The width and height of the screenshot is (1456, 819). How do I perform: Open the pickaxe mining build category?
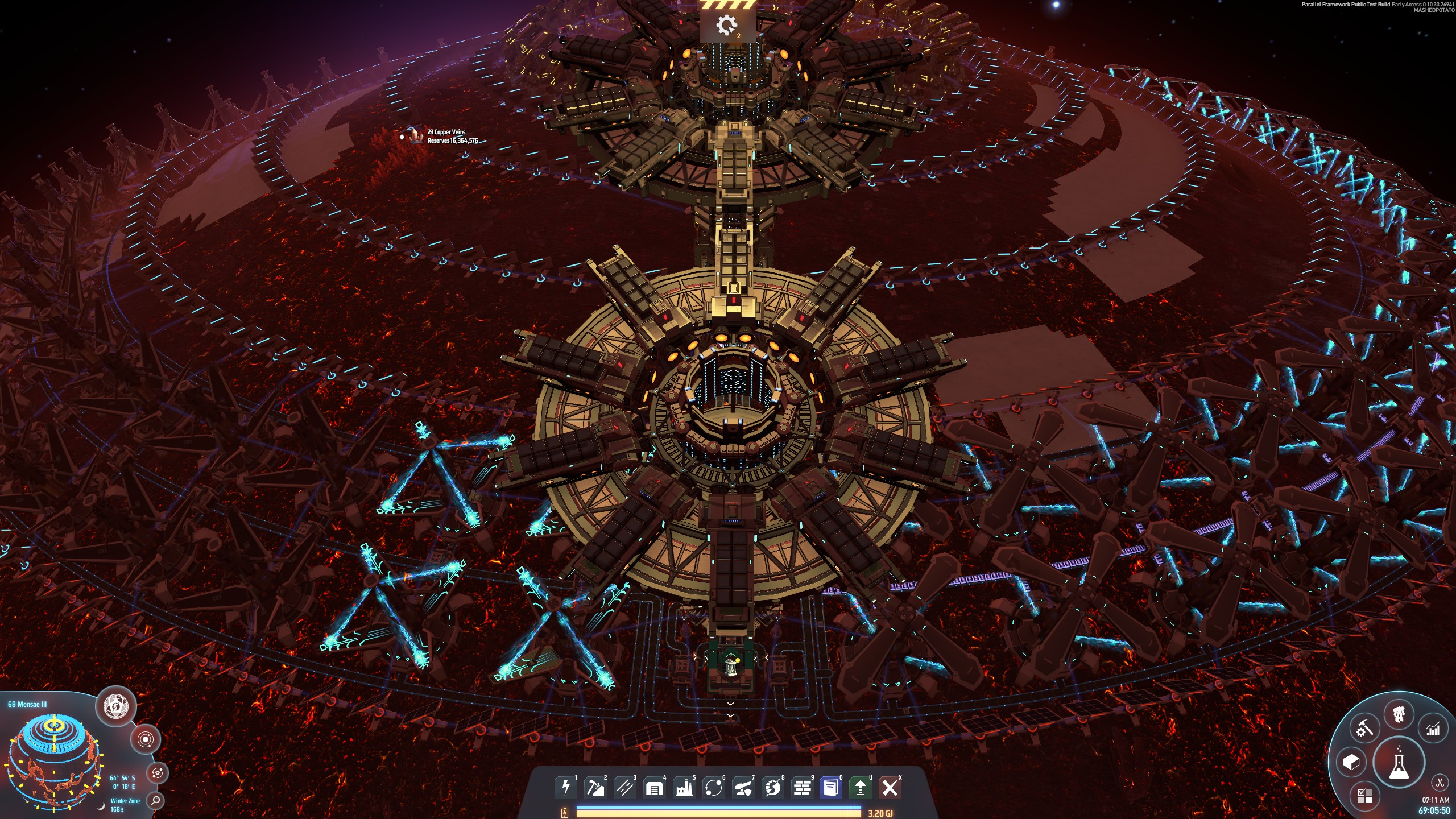point(595,788)
